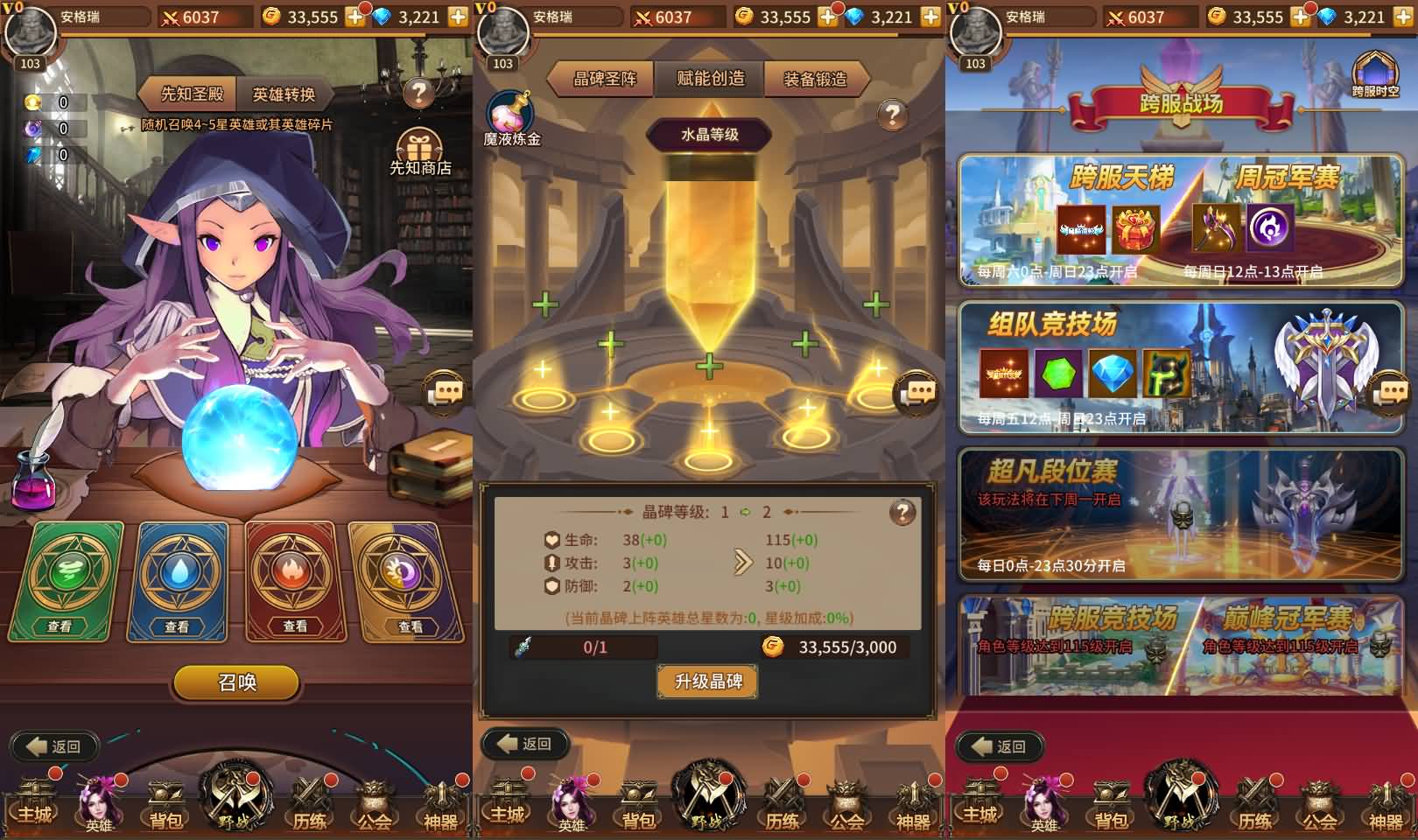Go to the 装备锻造 tab

coord(815,79)
